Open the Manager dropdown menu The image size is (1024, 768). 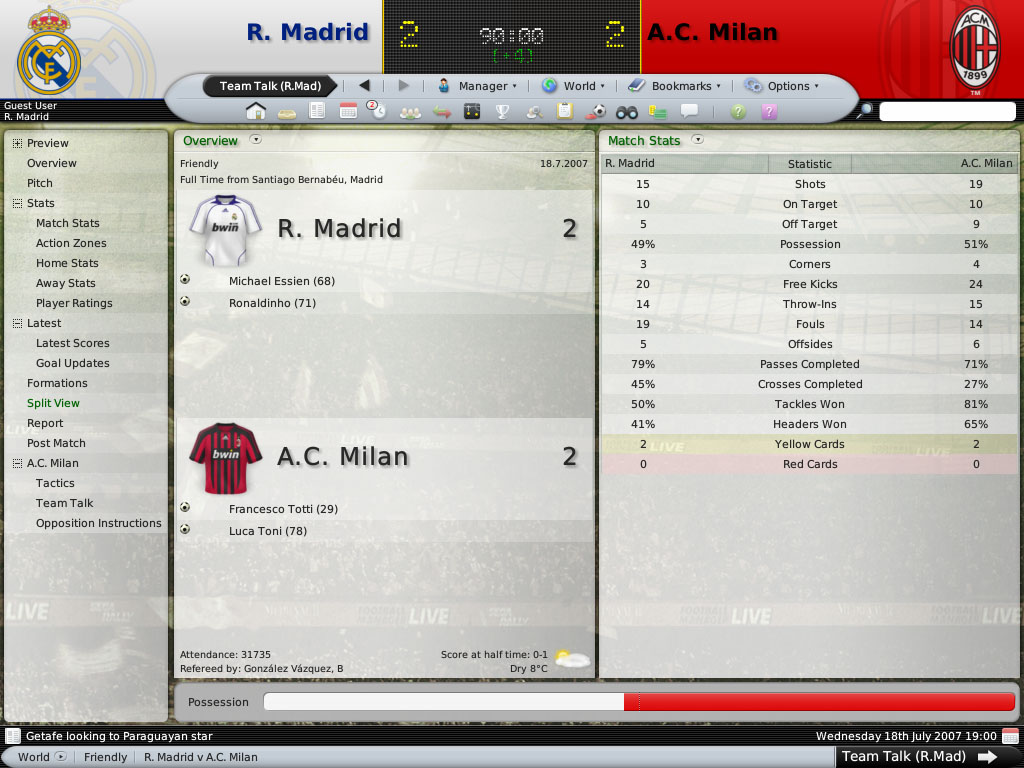click(x=478, y=86)
